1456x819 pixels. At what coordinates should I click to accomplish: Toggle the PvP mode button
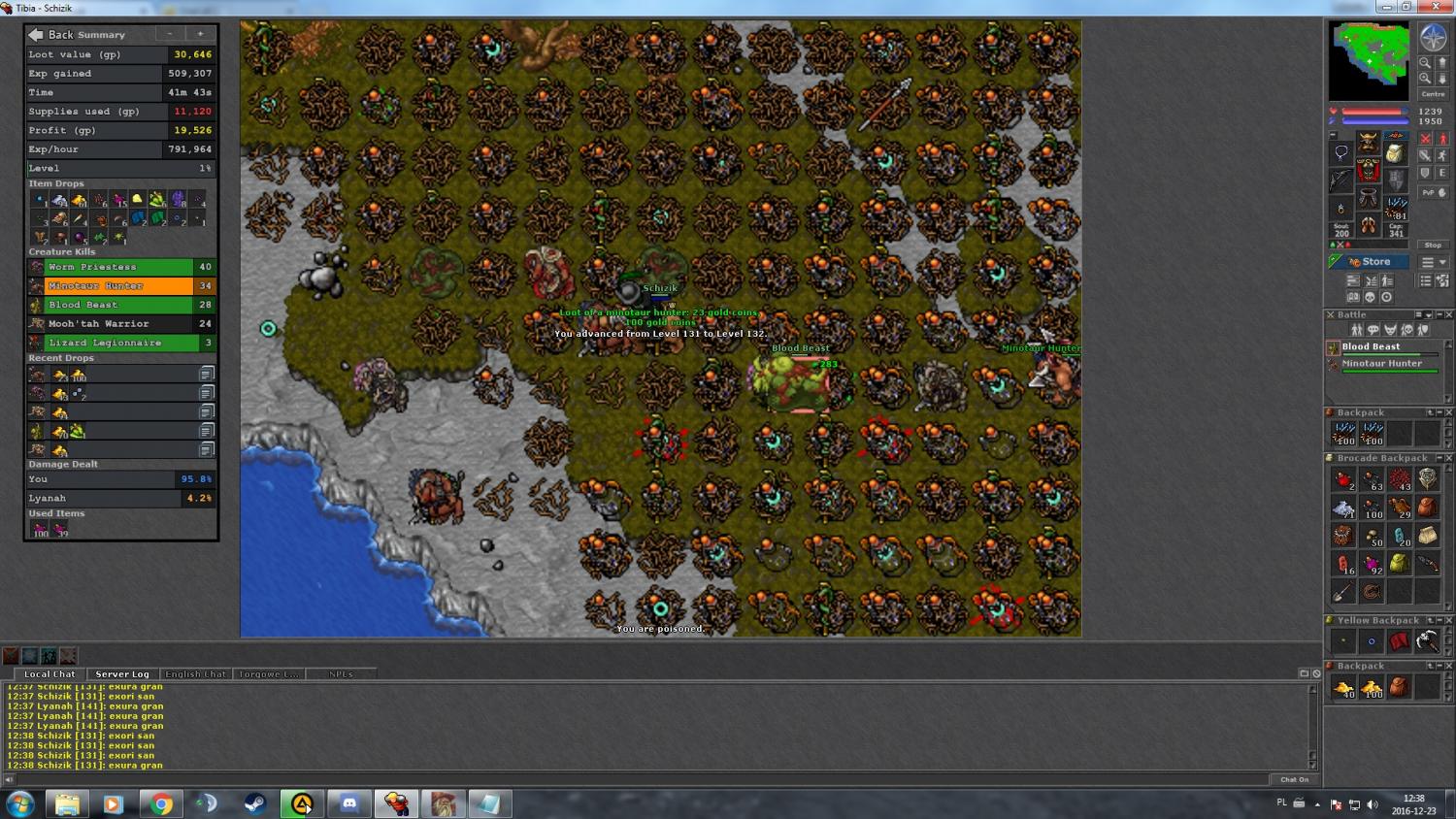(x=1432, y=193)
